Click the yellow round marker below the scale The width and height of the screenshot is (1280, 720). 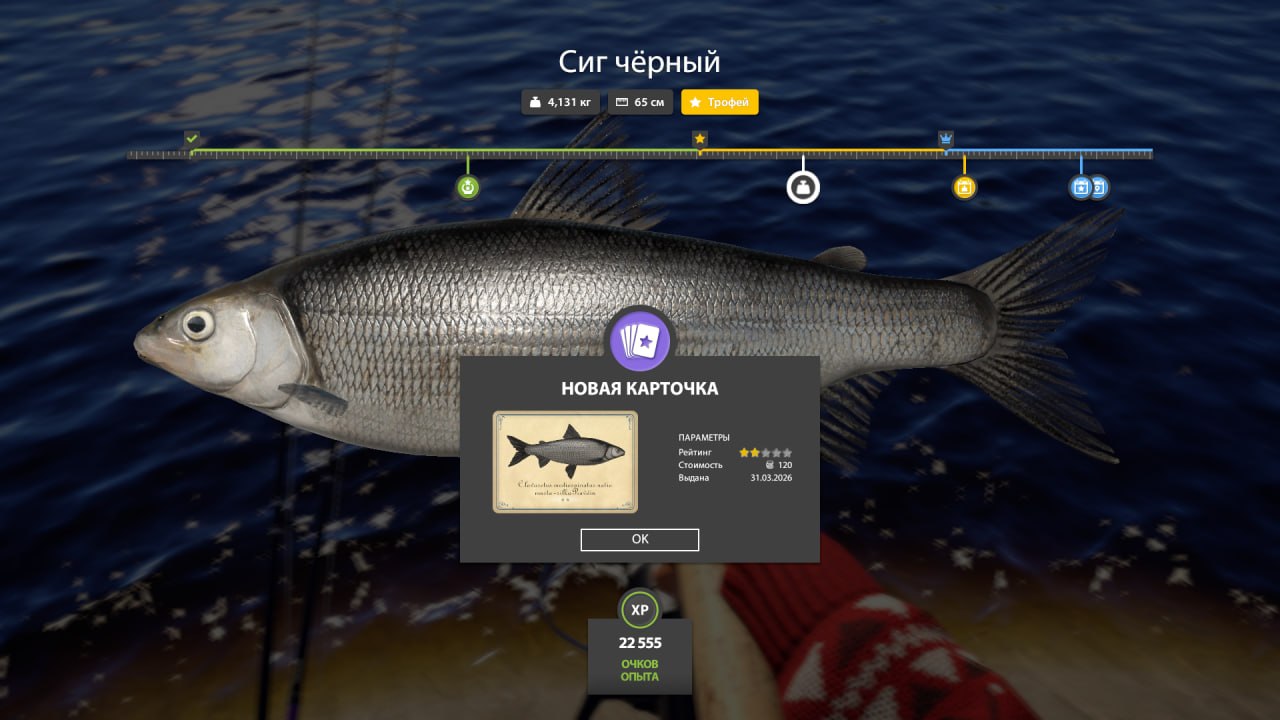tap(964, 187)
